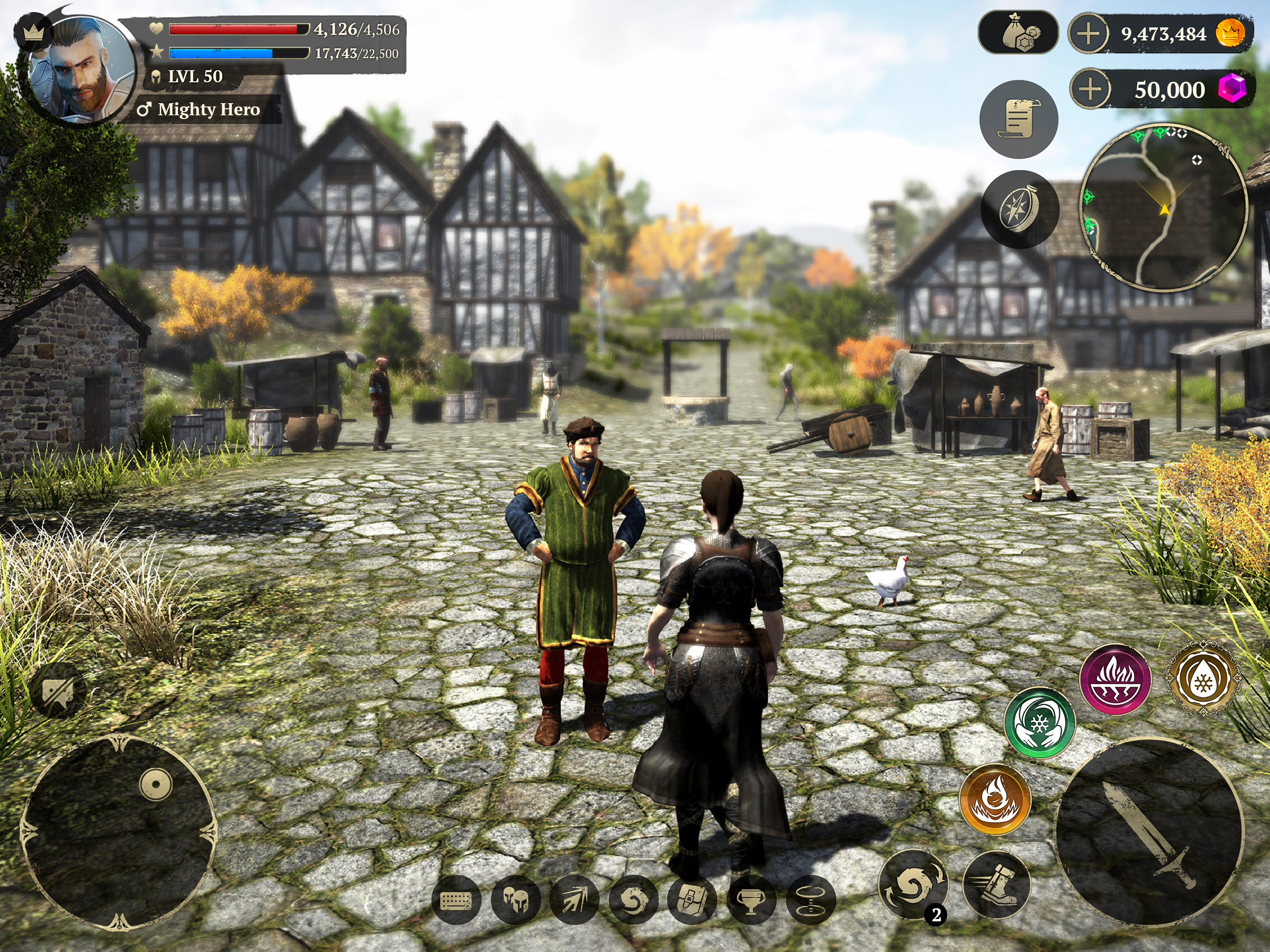Open the twin helmets party menu
The image size is (1270, 952).
pos(515,900)
